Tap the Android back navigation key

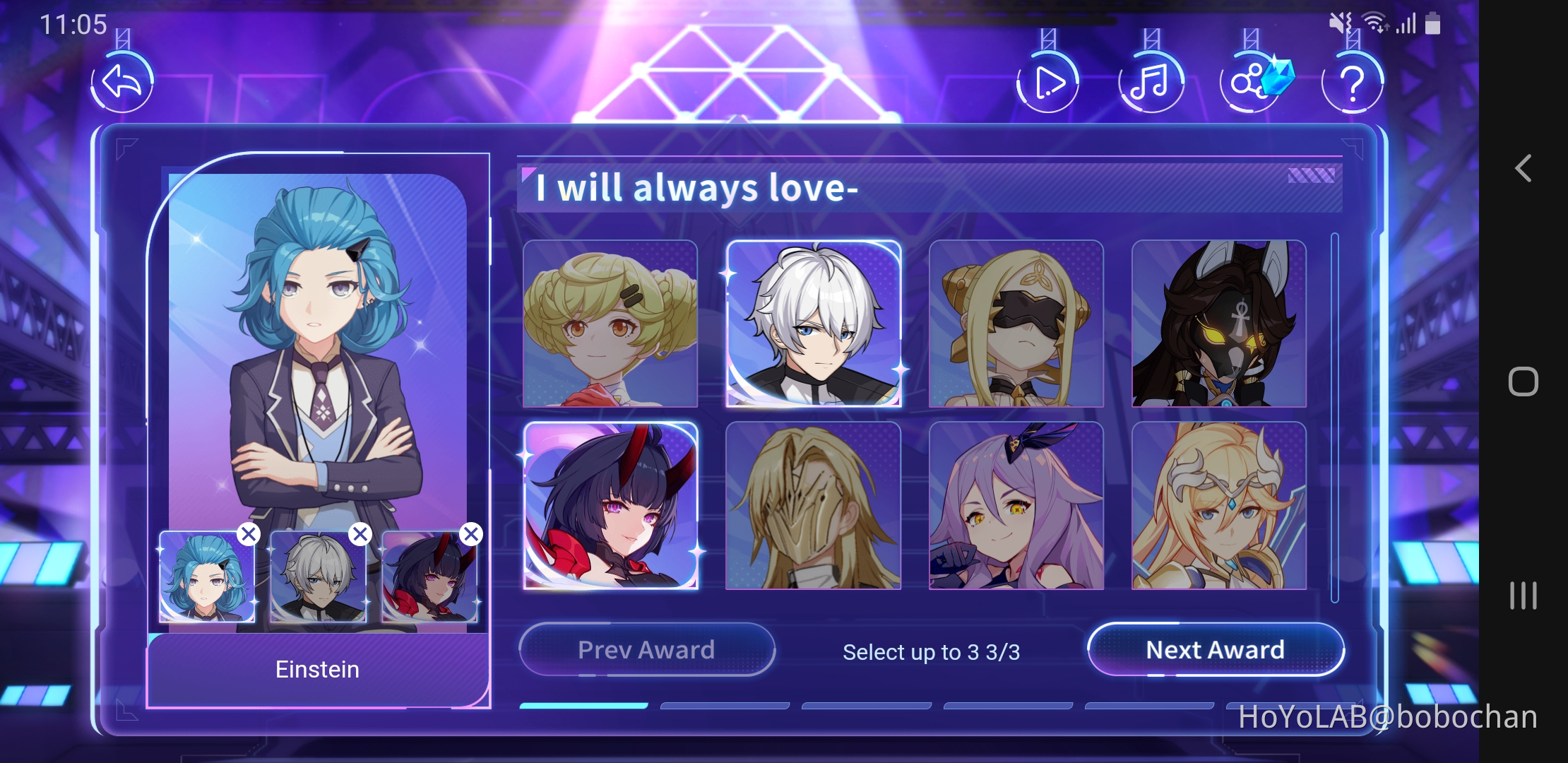coord(1523,170)
